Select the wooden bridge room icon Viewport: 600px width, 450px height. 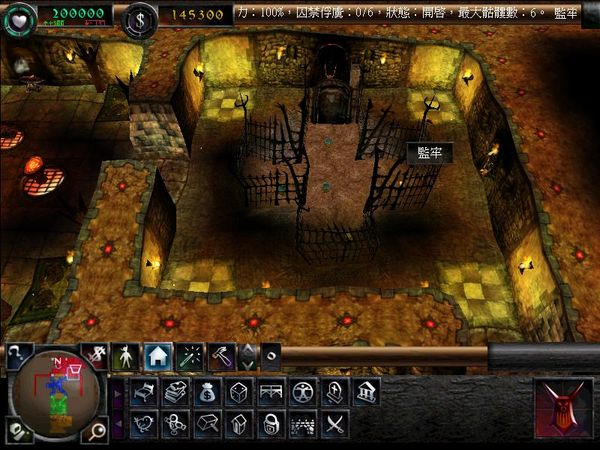pos(270,392)
